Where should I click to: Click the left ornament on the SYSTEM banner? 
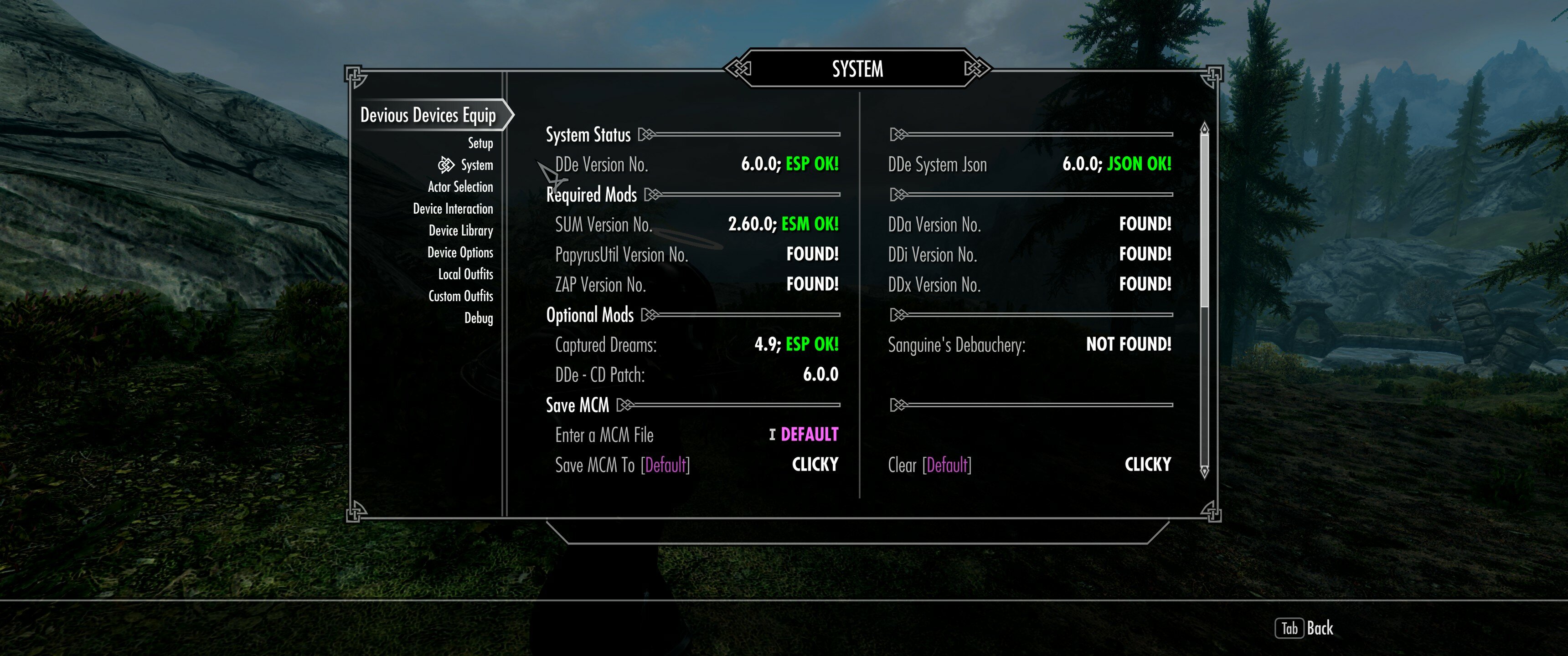coord(738,69)
